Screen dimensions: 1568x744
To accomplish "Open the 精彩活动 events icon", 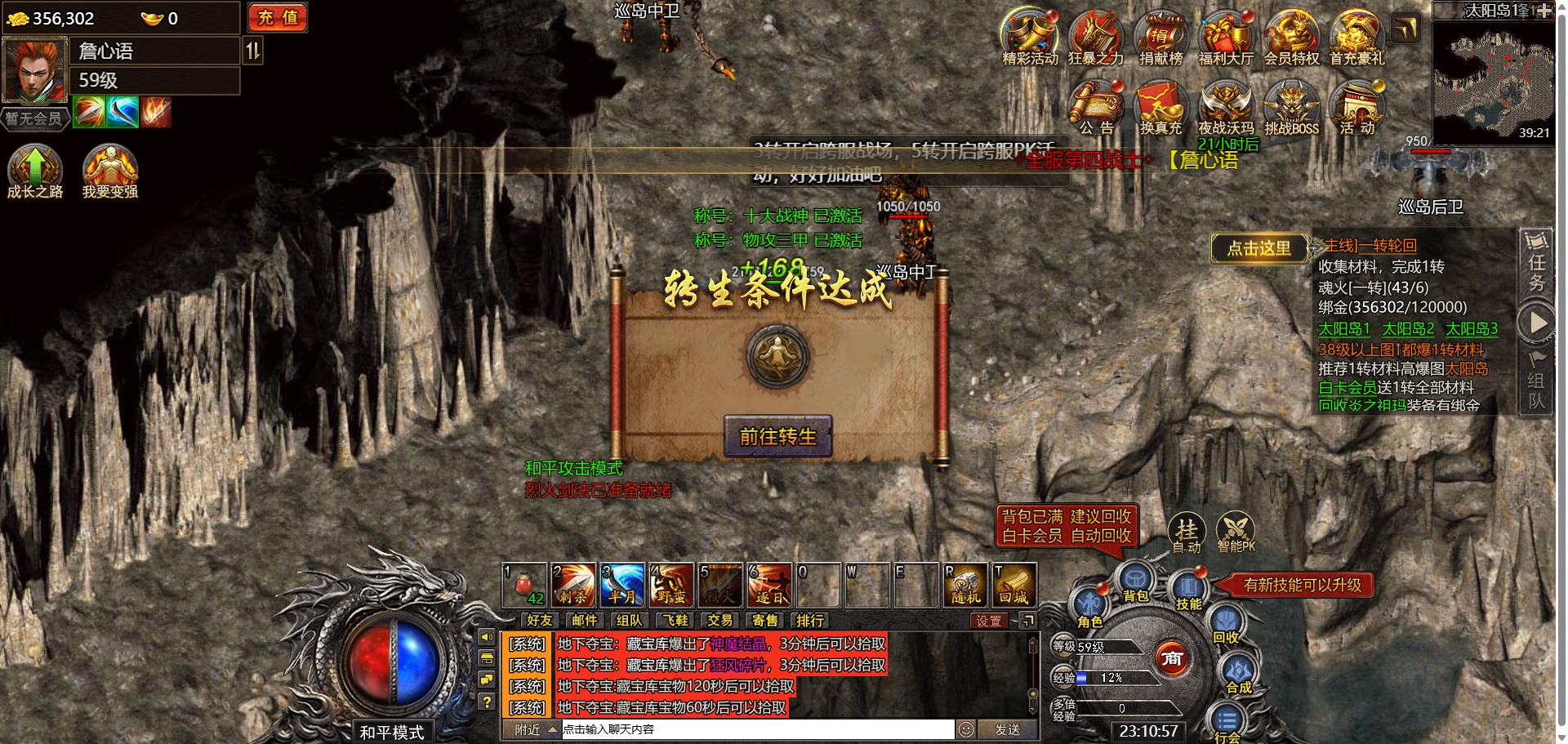I will 1029,37.
